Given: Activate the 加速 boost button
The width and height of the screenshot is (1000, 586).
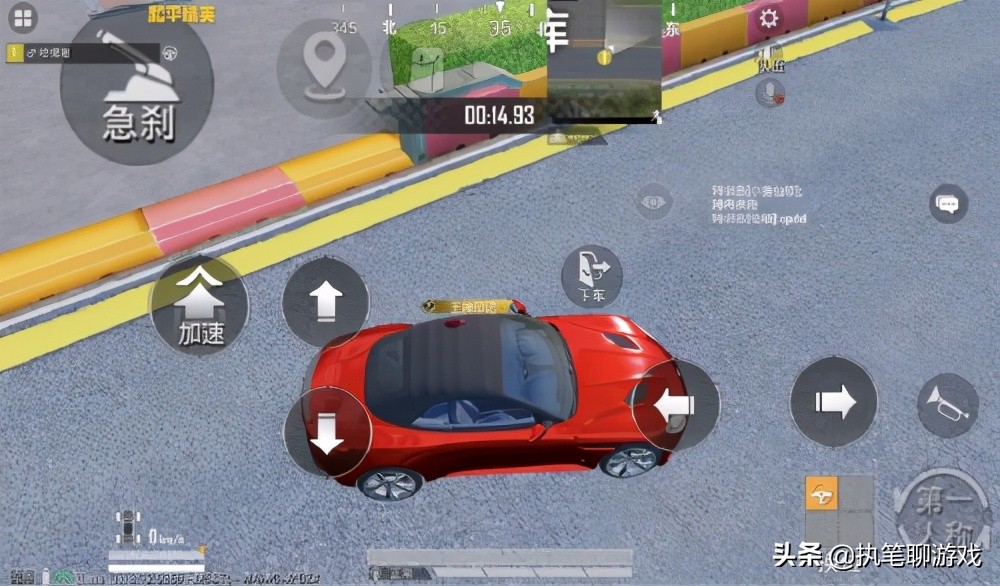Looking at the screenshot, I should pos(200,305).
